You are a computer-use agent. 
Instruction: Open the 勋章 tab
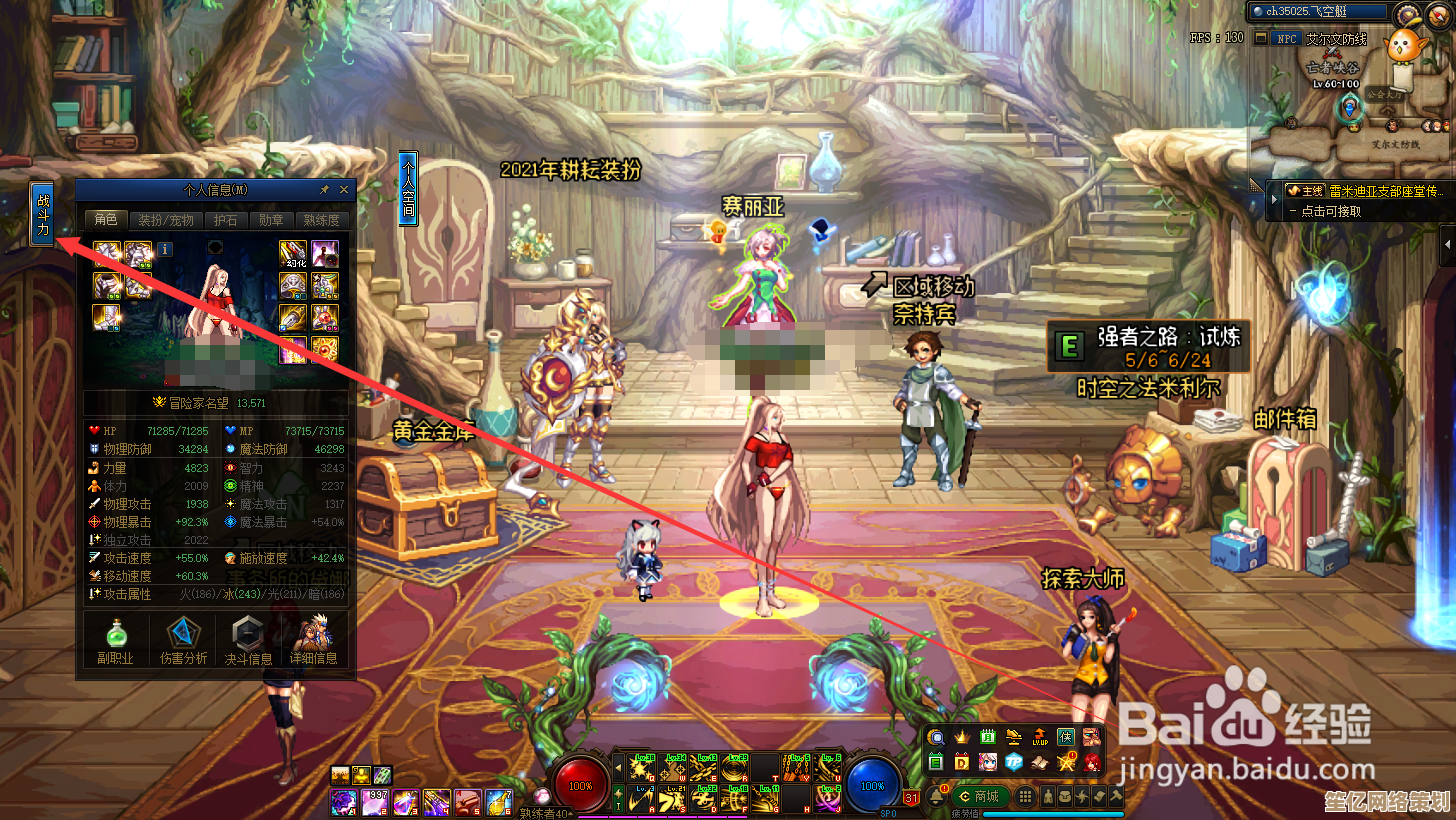coord(270,220)
